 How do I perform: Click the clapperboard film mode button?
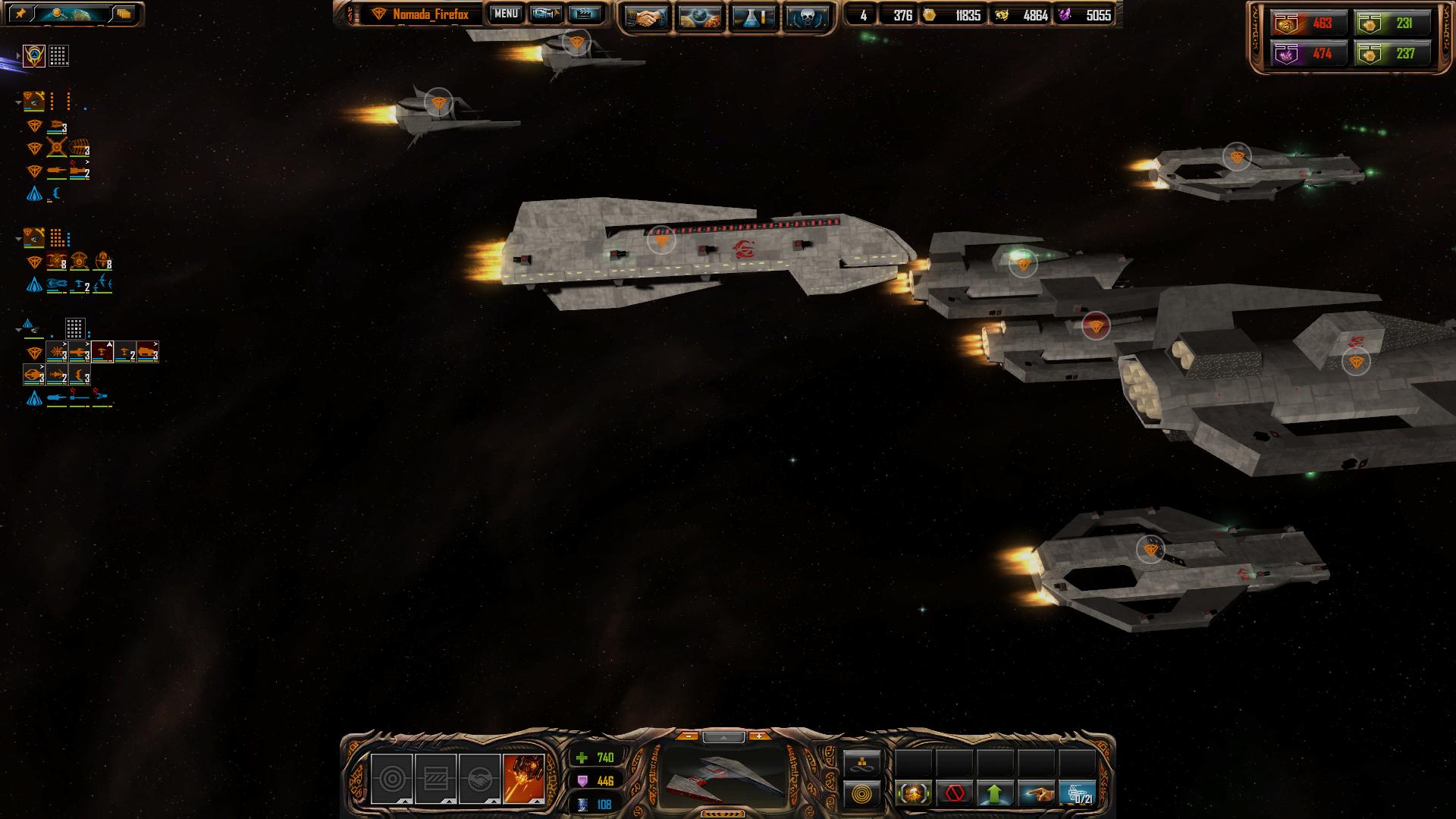click(x=585, y=14)
